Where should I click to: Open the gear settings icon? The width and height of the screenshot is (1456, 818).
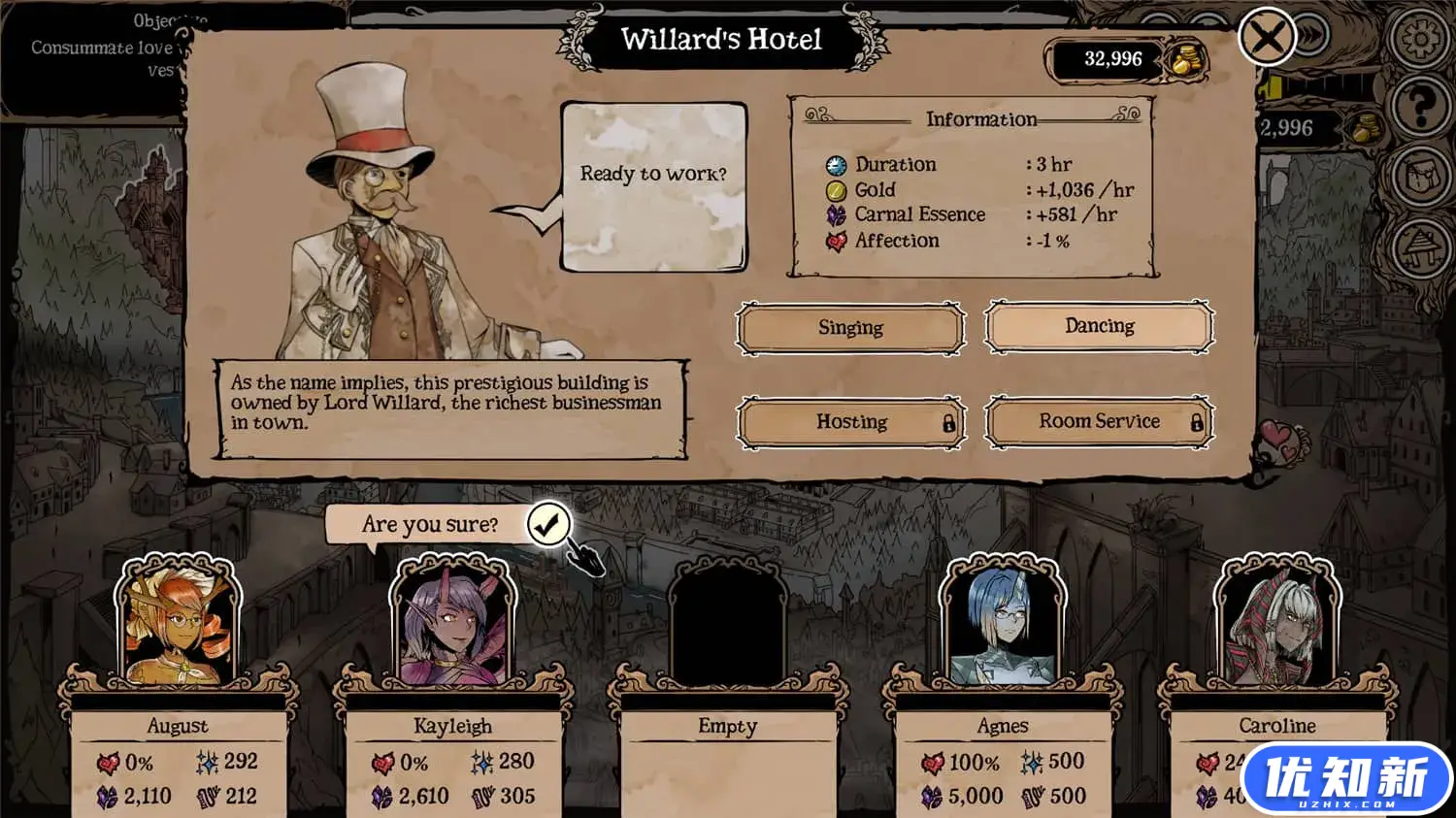coord(1420,39)
